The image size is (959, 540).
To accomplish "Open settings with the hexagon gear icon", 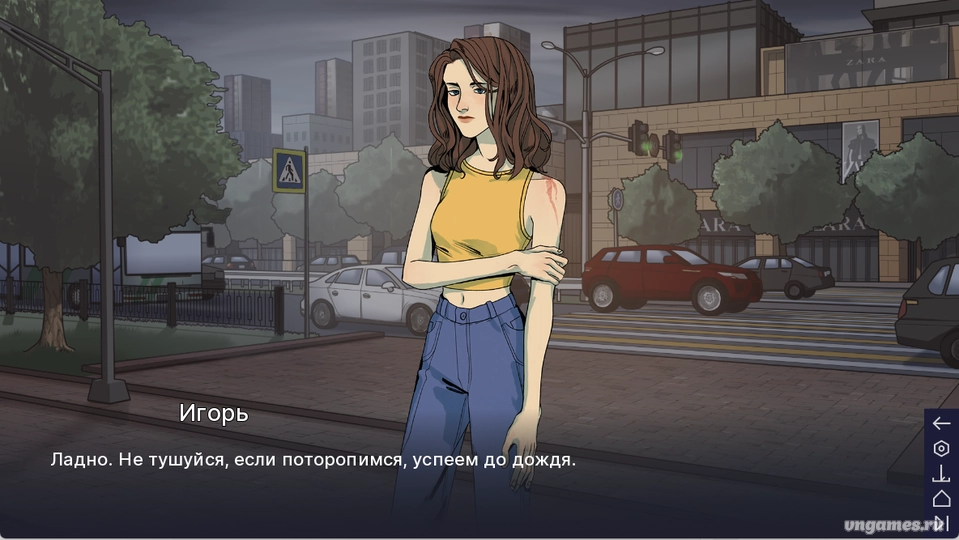I will coord(941,448).
